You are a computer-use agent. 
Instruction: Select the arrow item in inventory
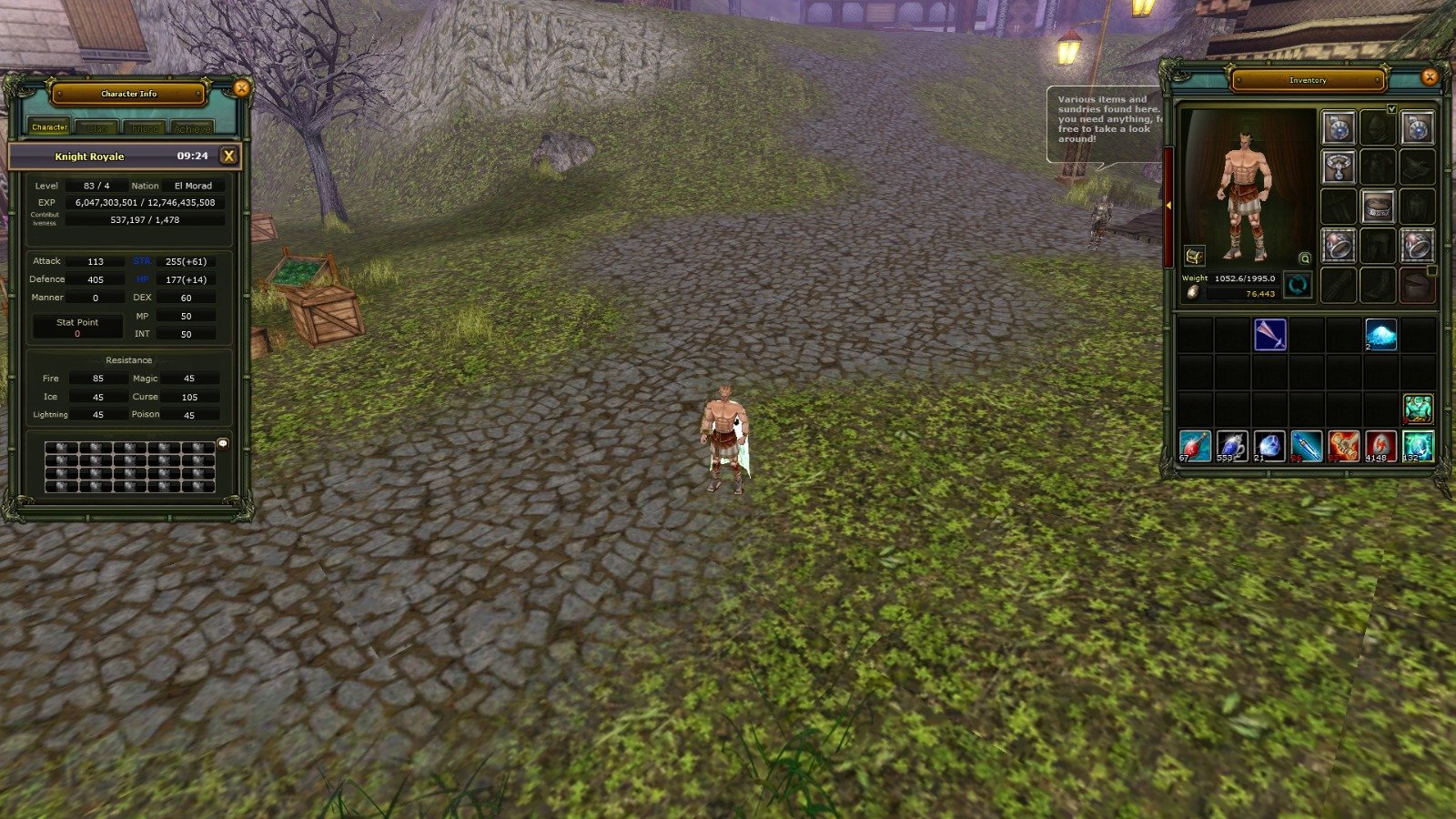point(1269,335)
